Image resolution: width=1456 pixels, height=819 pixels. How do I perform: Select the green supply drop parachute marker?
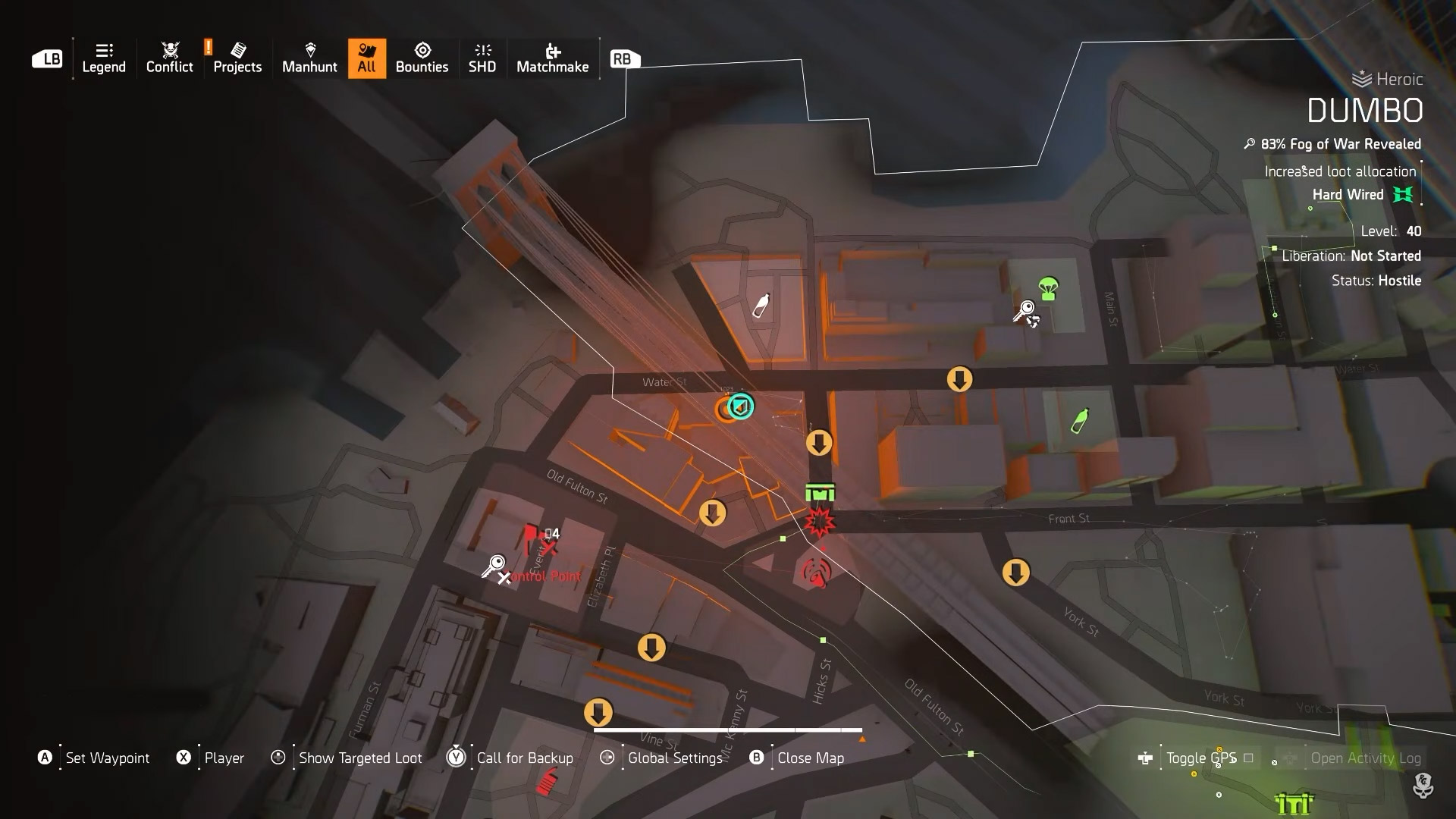coord(1048,288)
